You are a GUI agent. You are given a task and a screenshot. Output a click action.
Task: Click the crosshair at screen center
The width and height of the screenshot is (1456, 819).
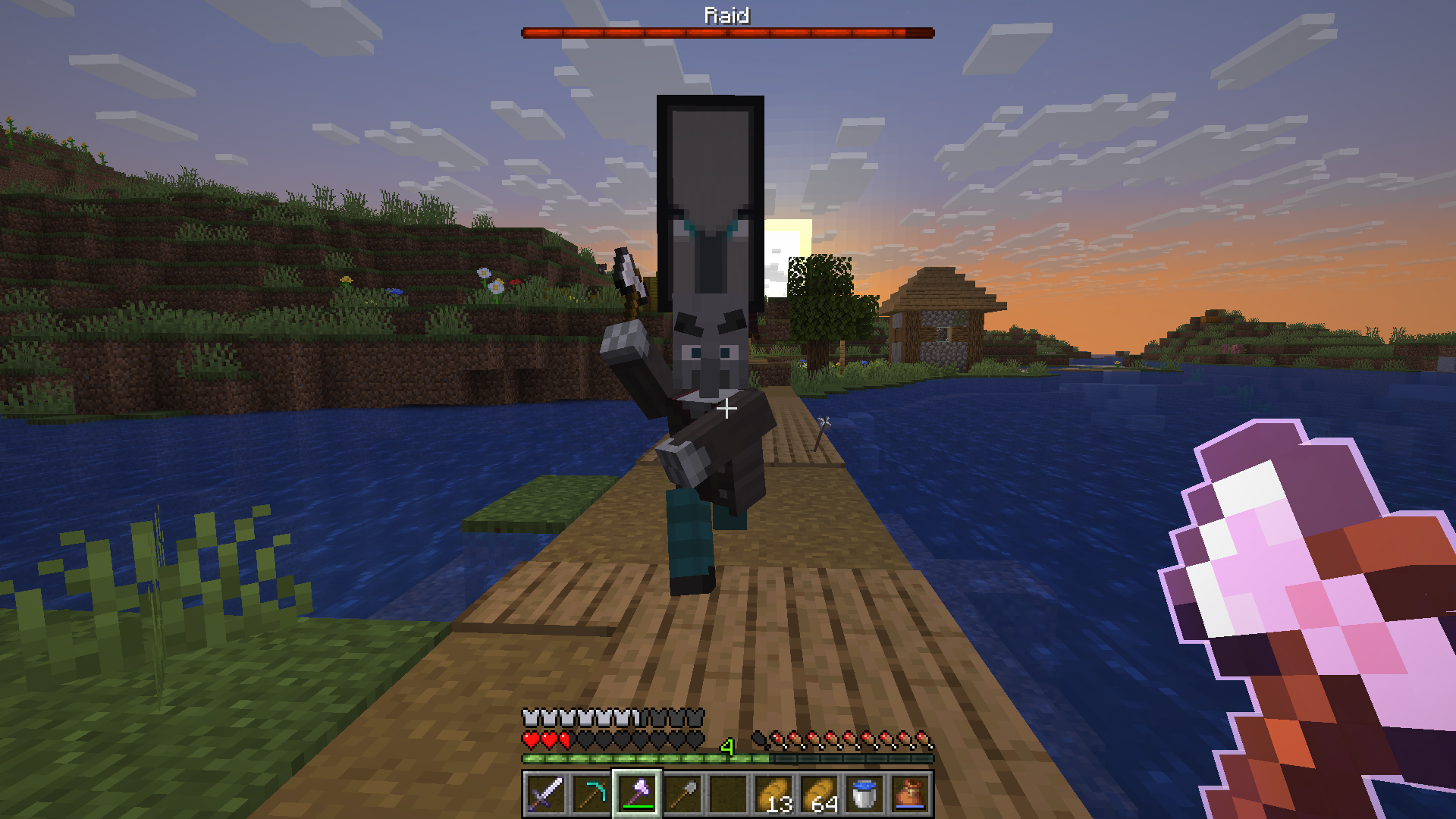728,408
